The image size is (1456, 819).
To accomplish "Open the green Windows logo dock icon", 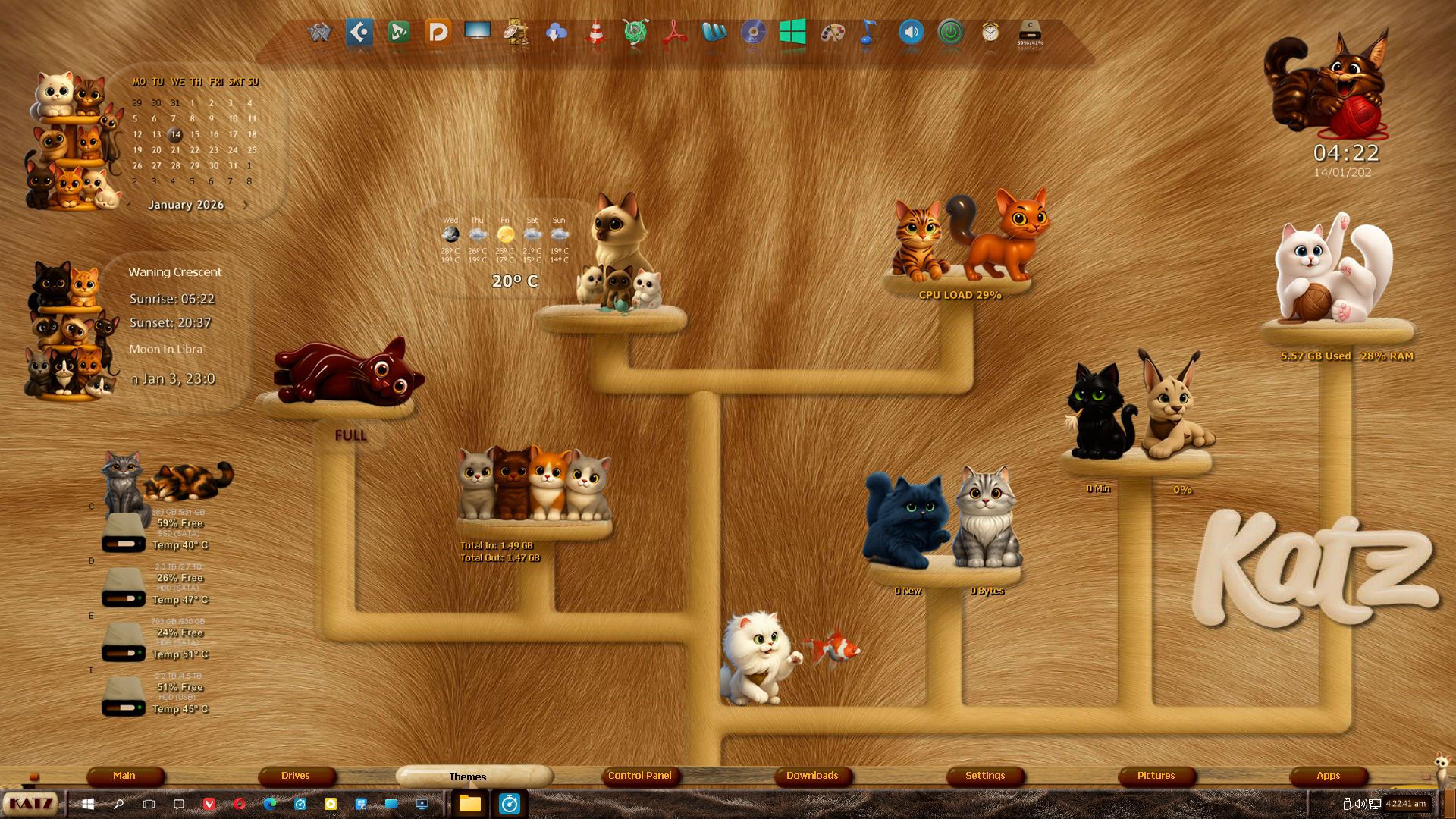I will coord(792,33).
